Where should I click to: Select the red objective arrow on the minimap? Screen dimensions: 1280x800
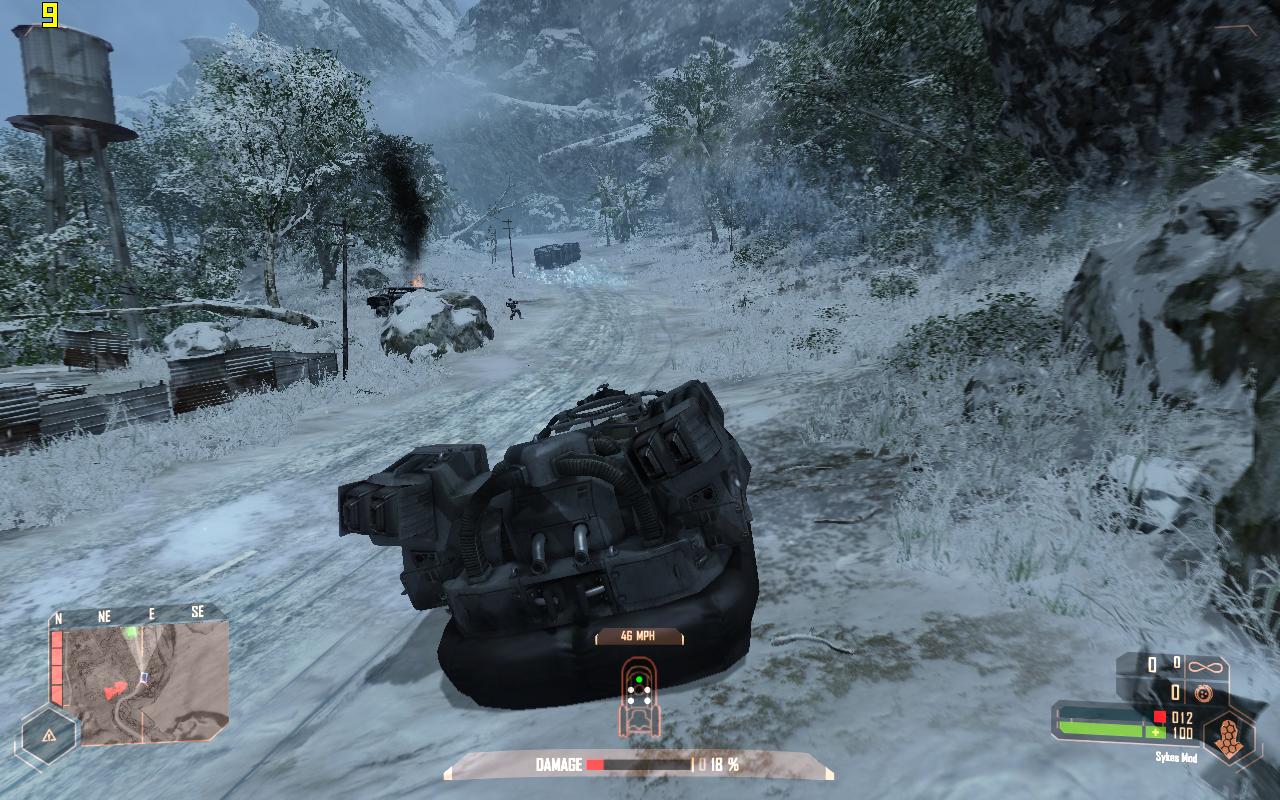point(115,690)
